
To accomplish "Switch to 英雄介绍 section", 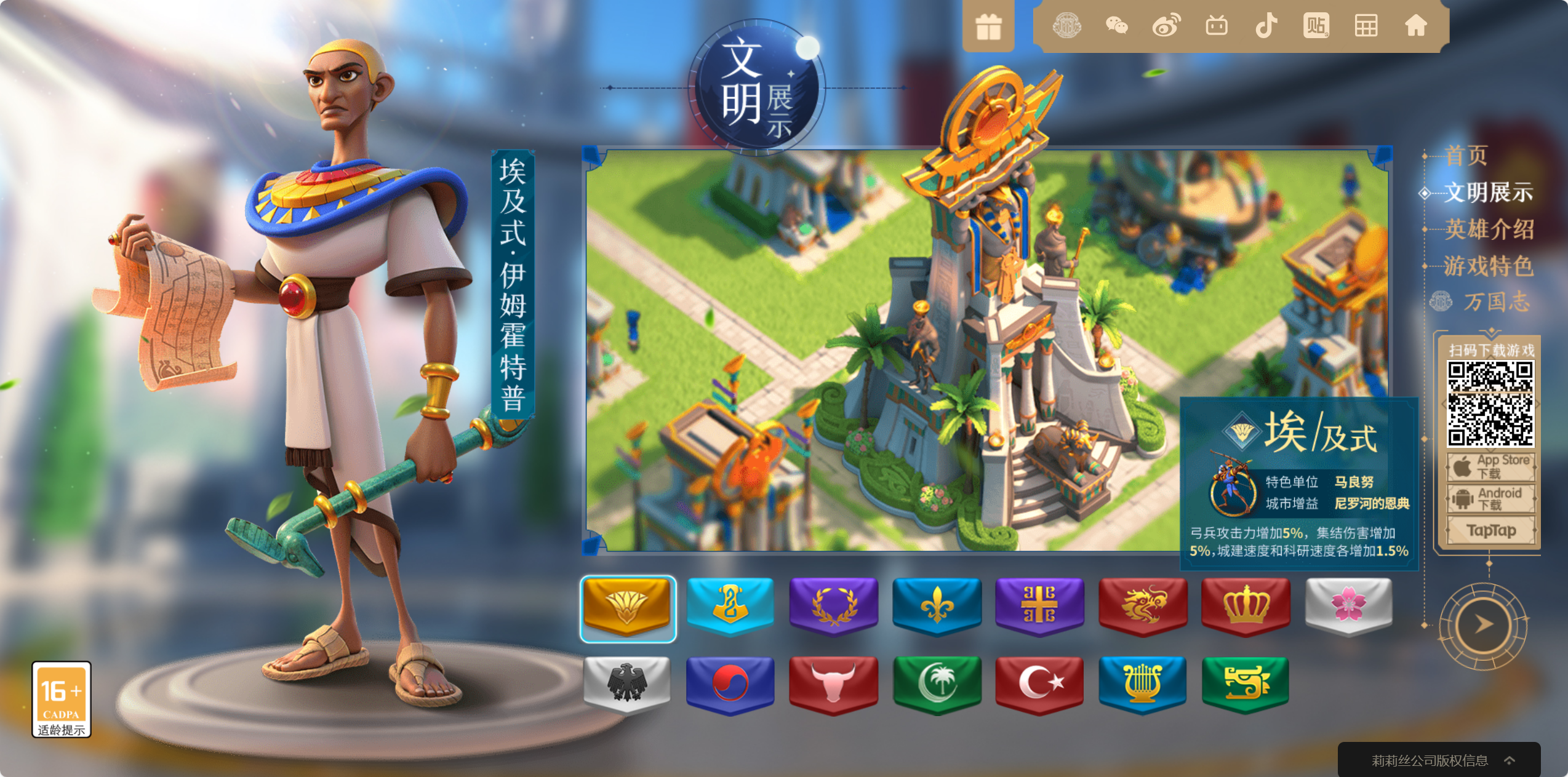I will point(1489,229).
